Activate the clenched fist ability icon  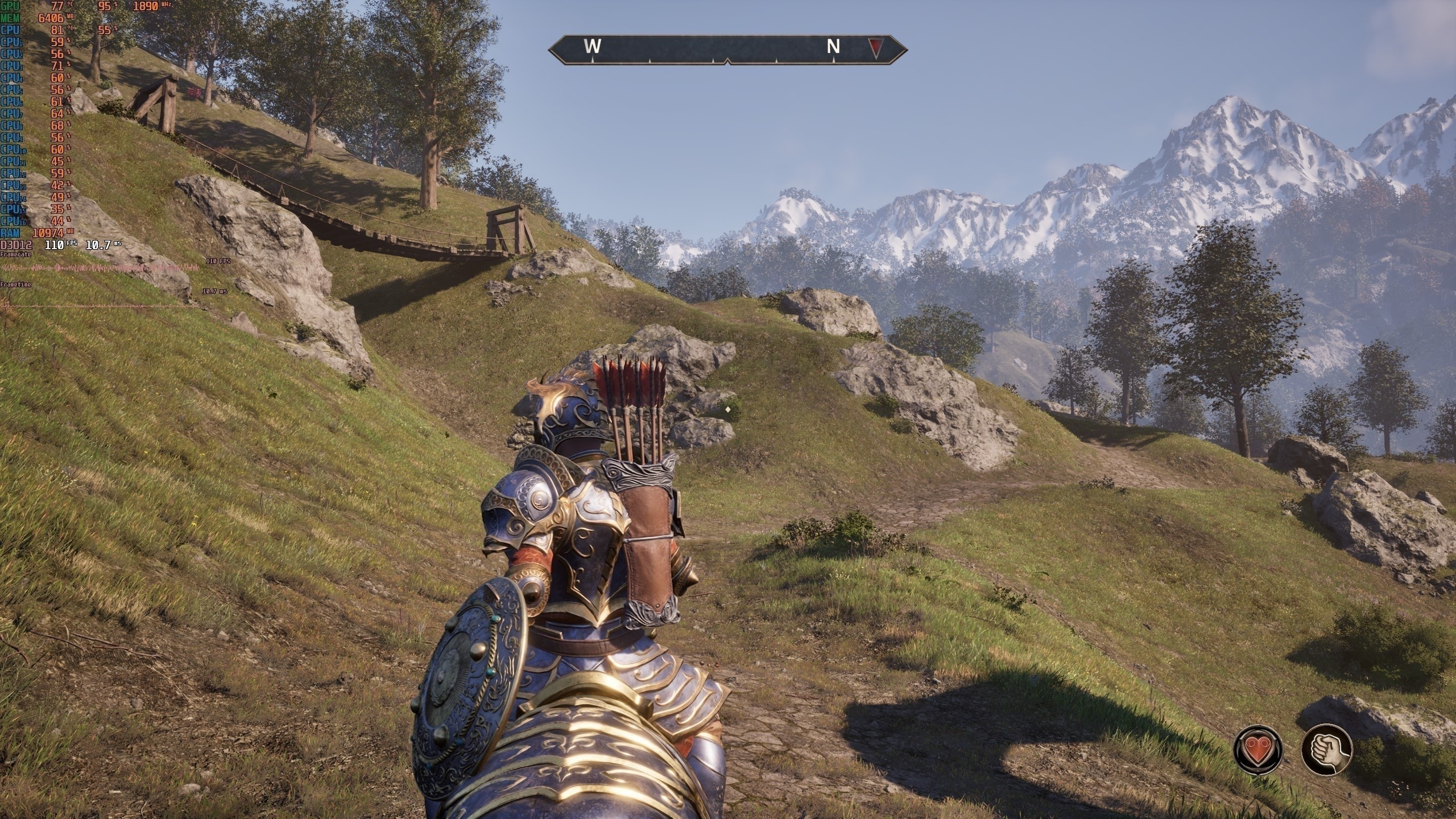point(1327,750)
